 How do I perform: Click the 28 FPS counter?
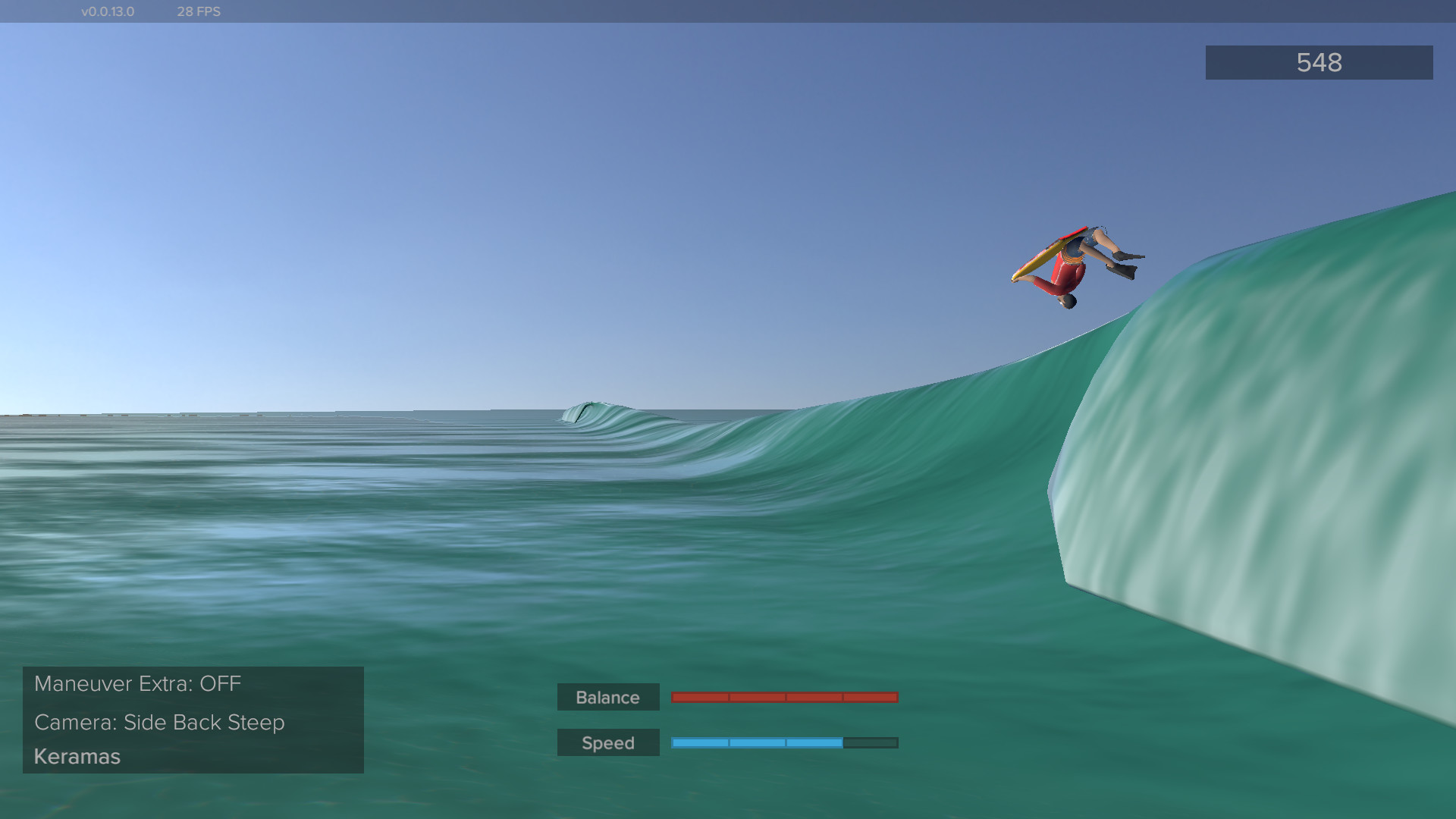198,11
